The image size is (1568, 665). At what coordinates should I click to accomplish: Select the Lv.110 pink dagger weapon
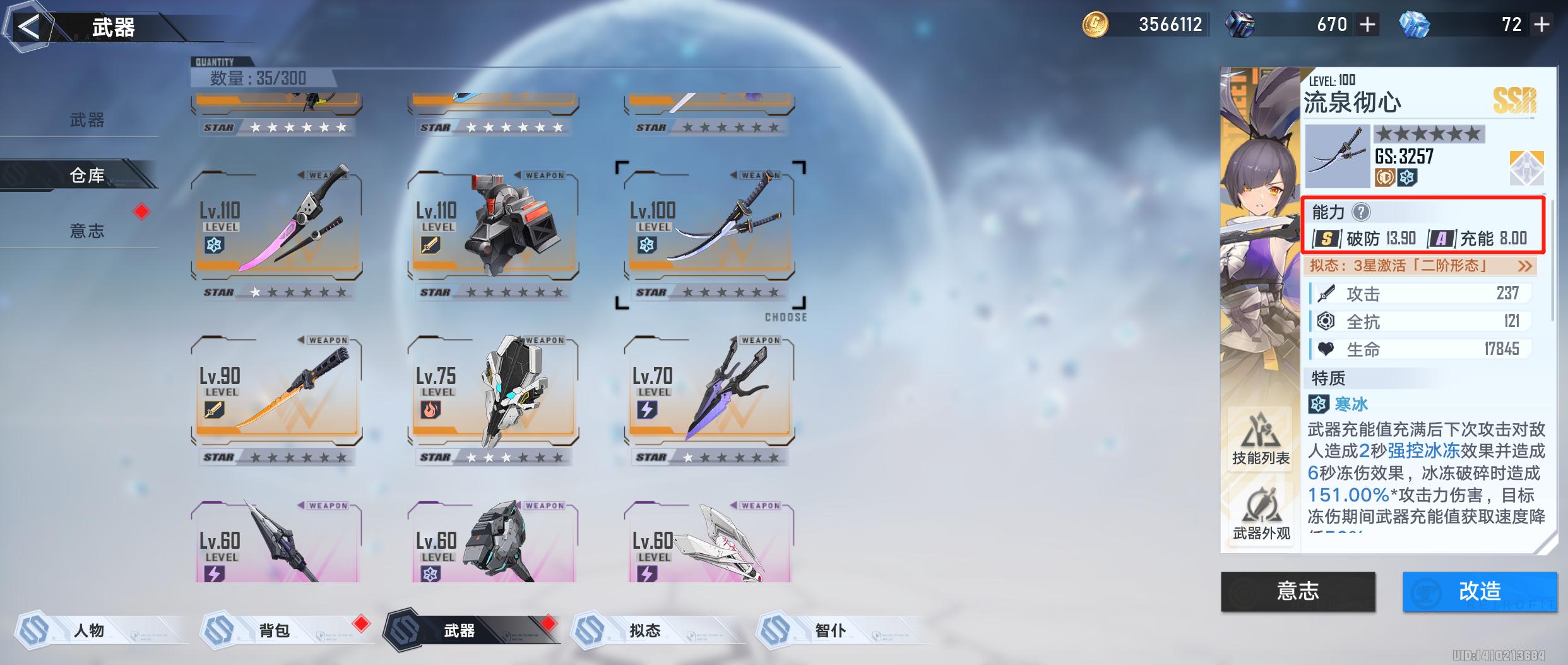[x=276, y=225]
